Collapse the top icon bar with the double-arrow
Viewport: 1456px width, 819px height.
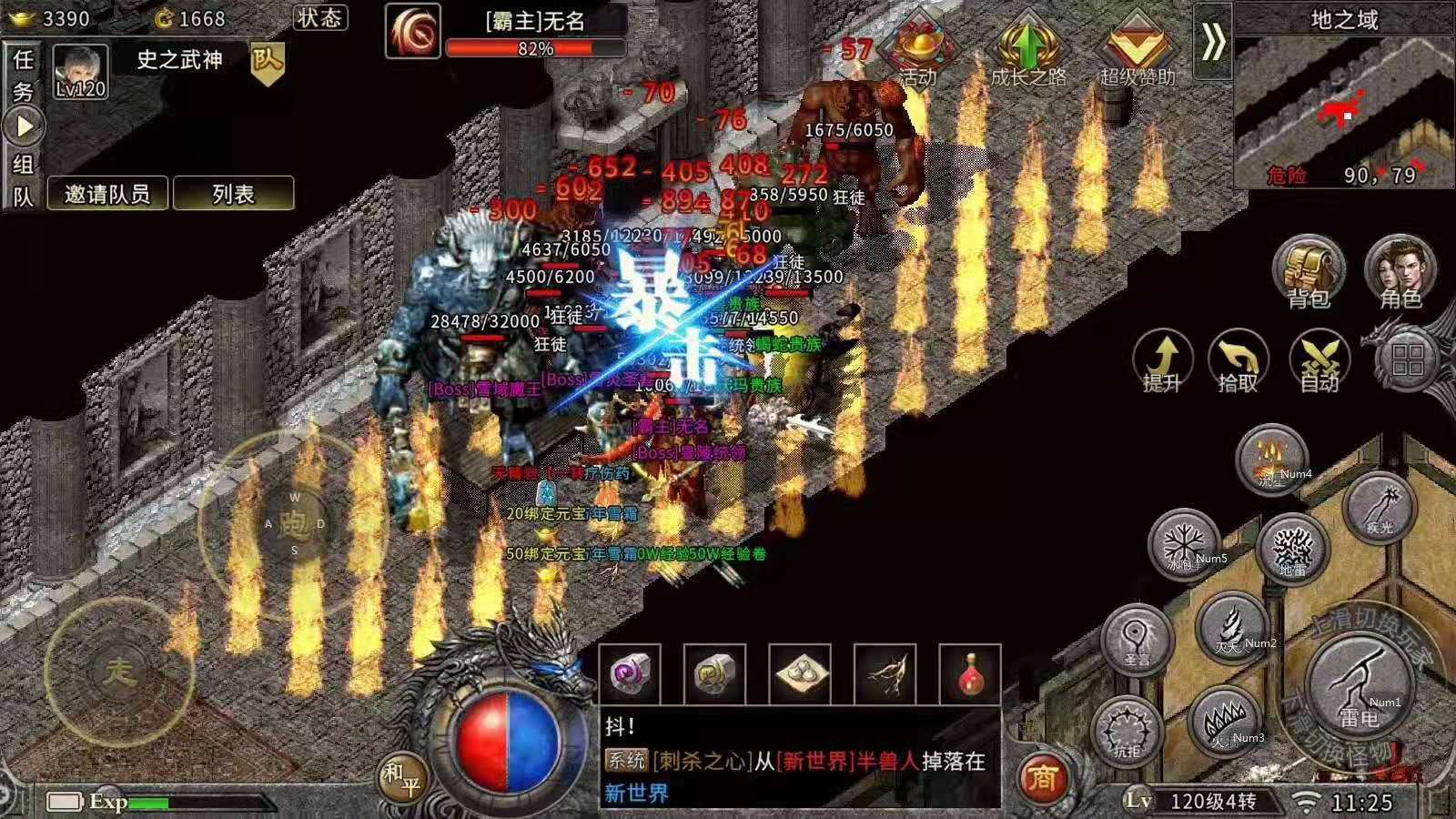click(x=1212, y=42)
